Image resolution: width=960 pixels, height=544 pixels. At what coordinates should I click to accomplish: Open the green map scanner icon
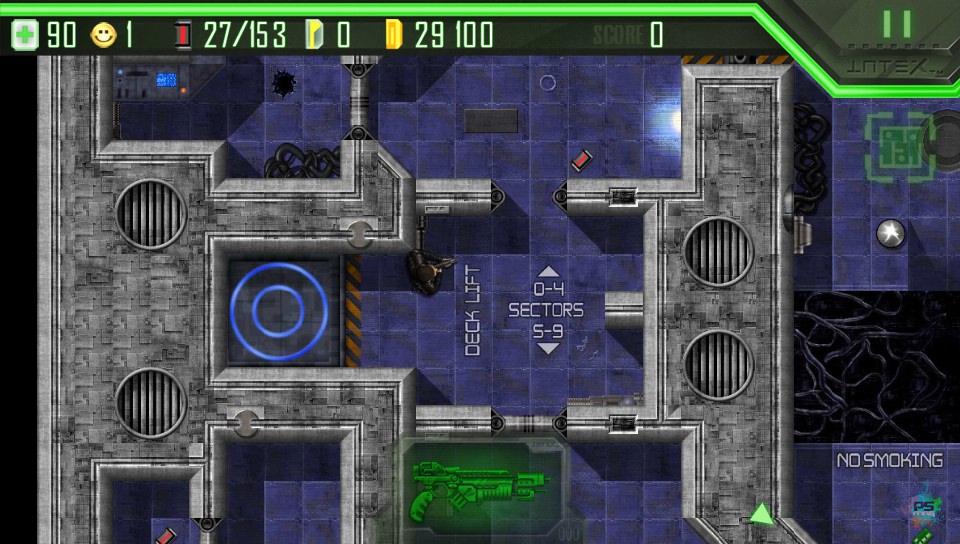(x=897, y=147)
